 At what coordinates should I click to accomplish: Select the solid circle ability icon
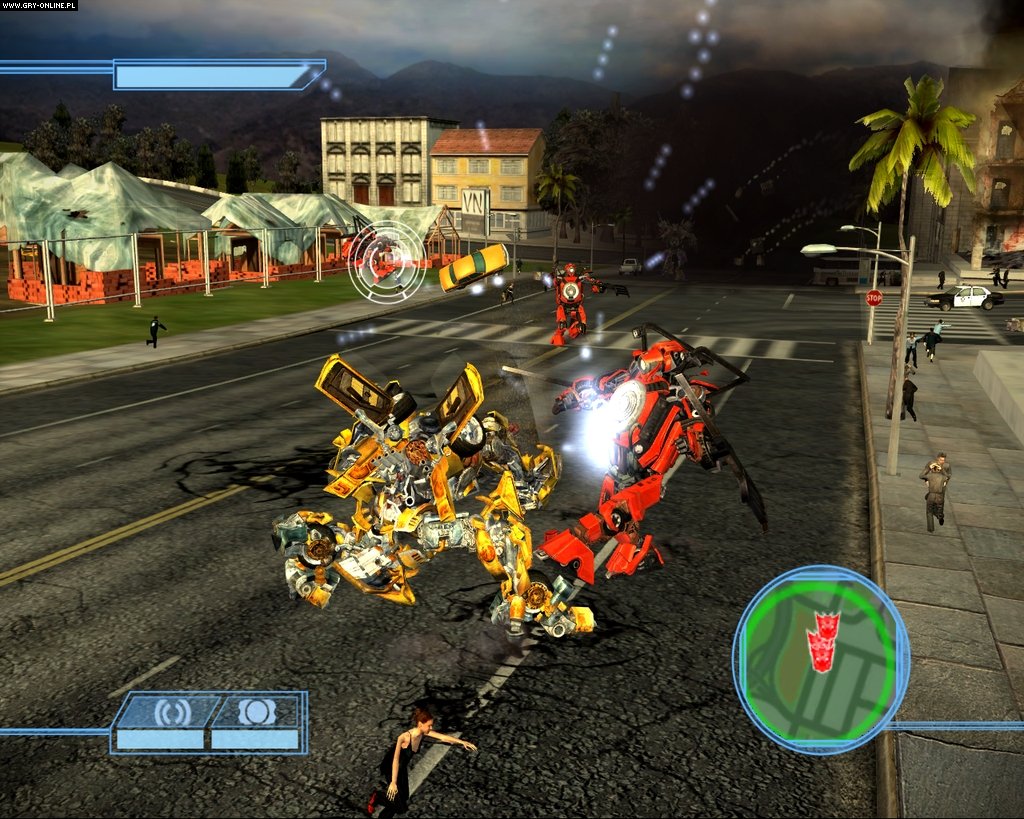(253, 712)
